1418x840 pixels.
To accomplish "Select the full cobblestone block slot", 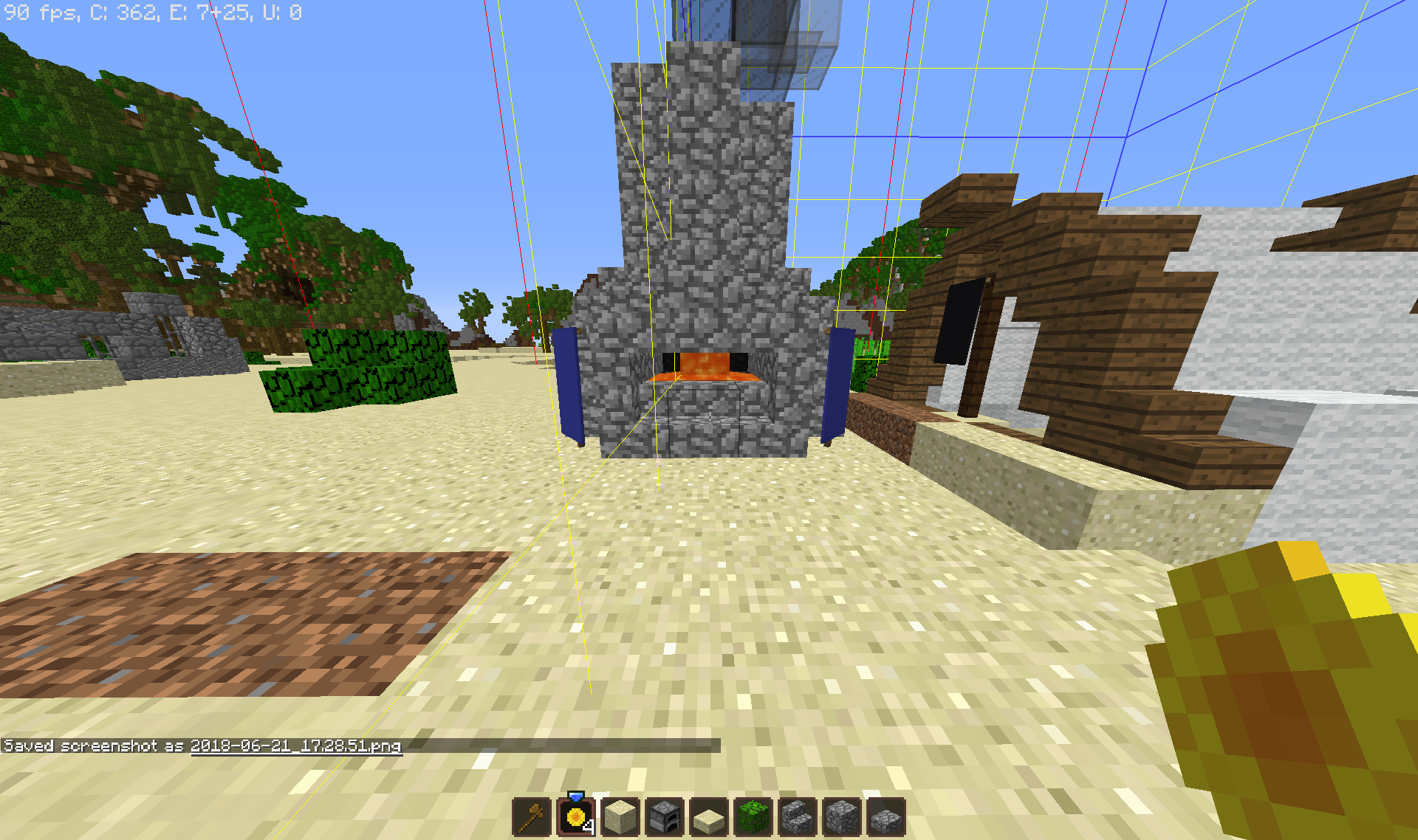I will (842, 817).
